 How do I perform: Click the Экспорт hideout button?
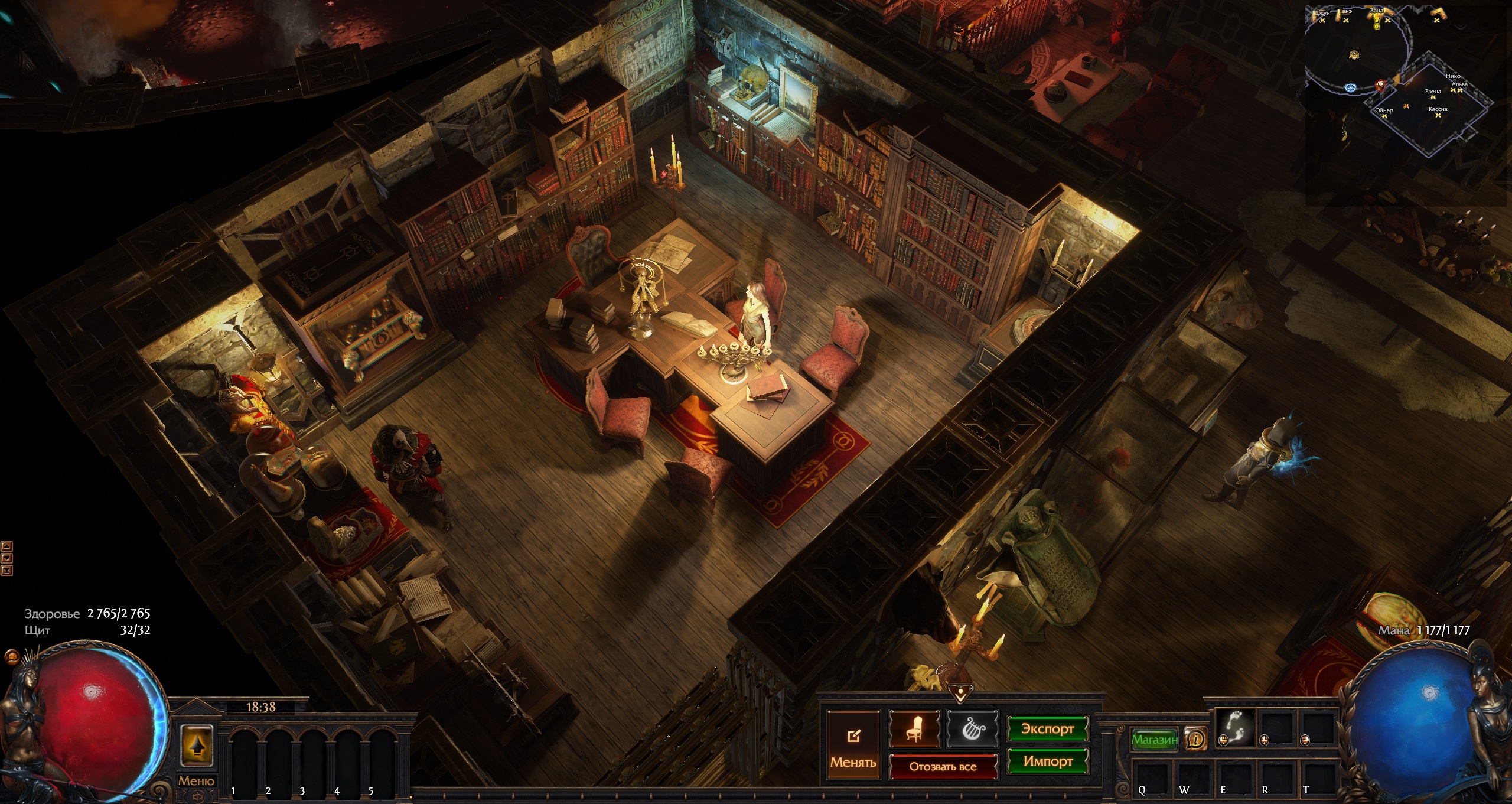pyautogui.click(x=1047, y=729)
